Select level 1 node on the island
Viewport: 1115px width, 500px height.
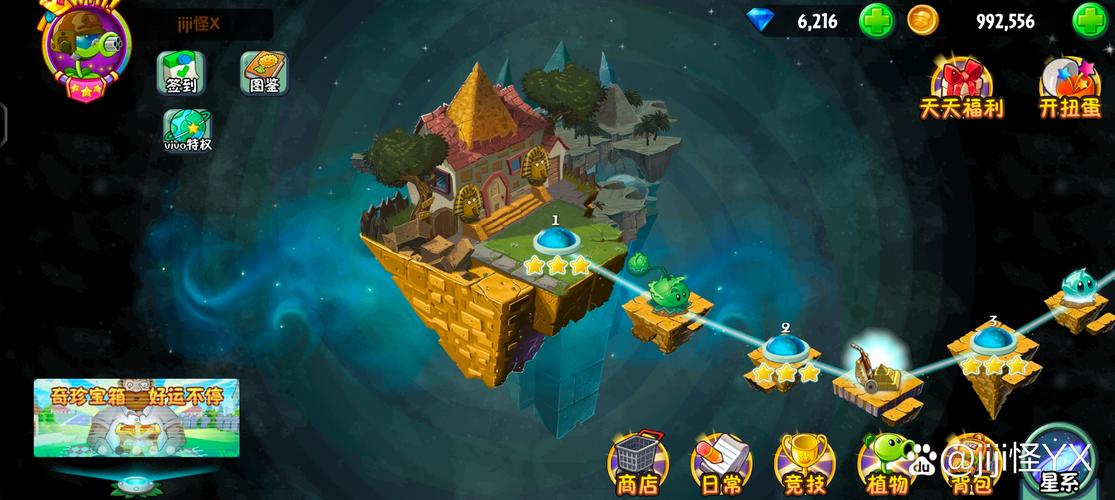tap(555, 242)
